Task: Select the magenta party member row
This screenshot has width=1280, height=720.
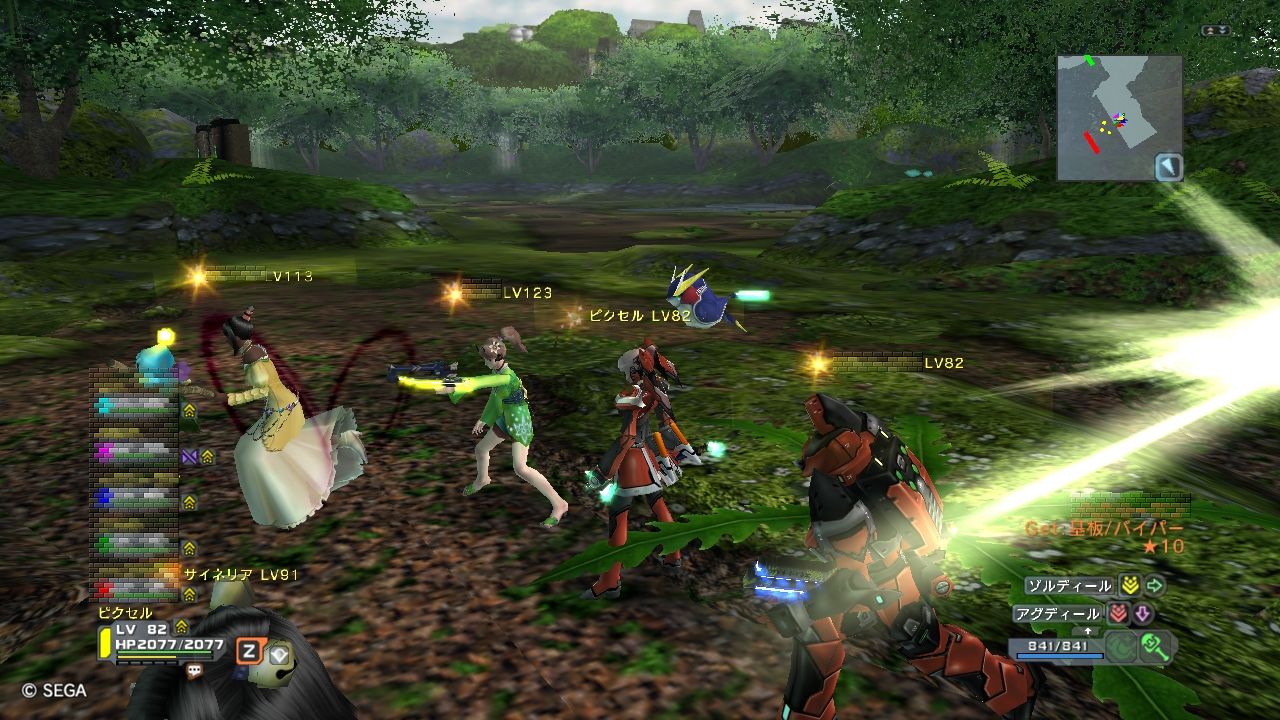Action: (x=135, y=453)
